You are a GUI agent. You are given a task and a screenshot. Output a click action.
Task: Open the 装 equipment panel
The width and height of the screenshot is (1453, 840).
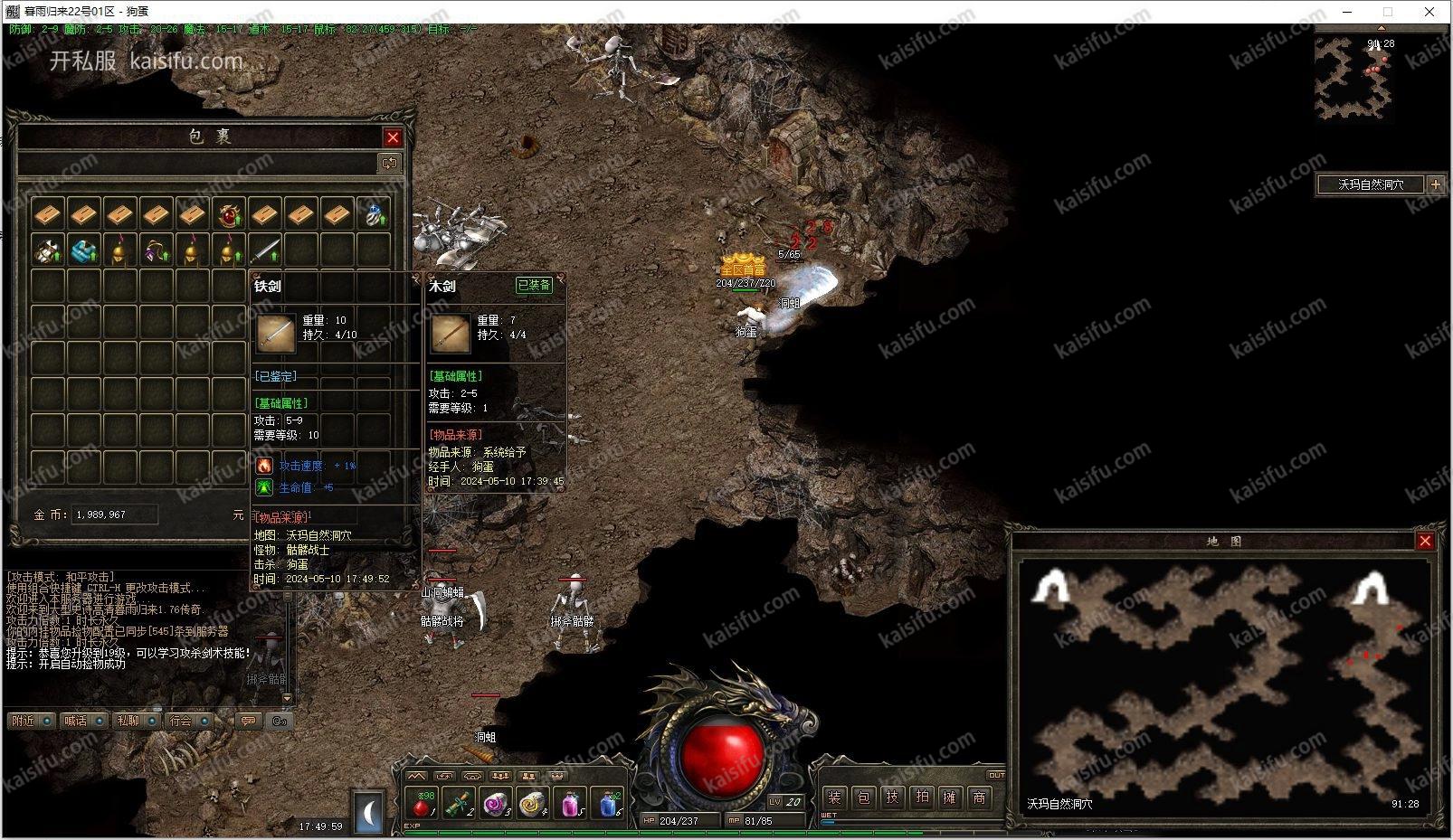point(834,798)
